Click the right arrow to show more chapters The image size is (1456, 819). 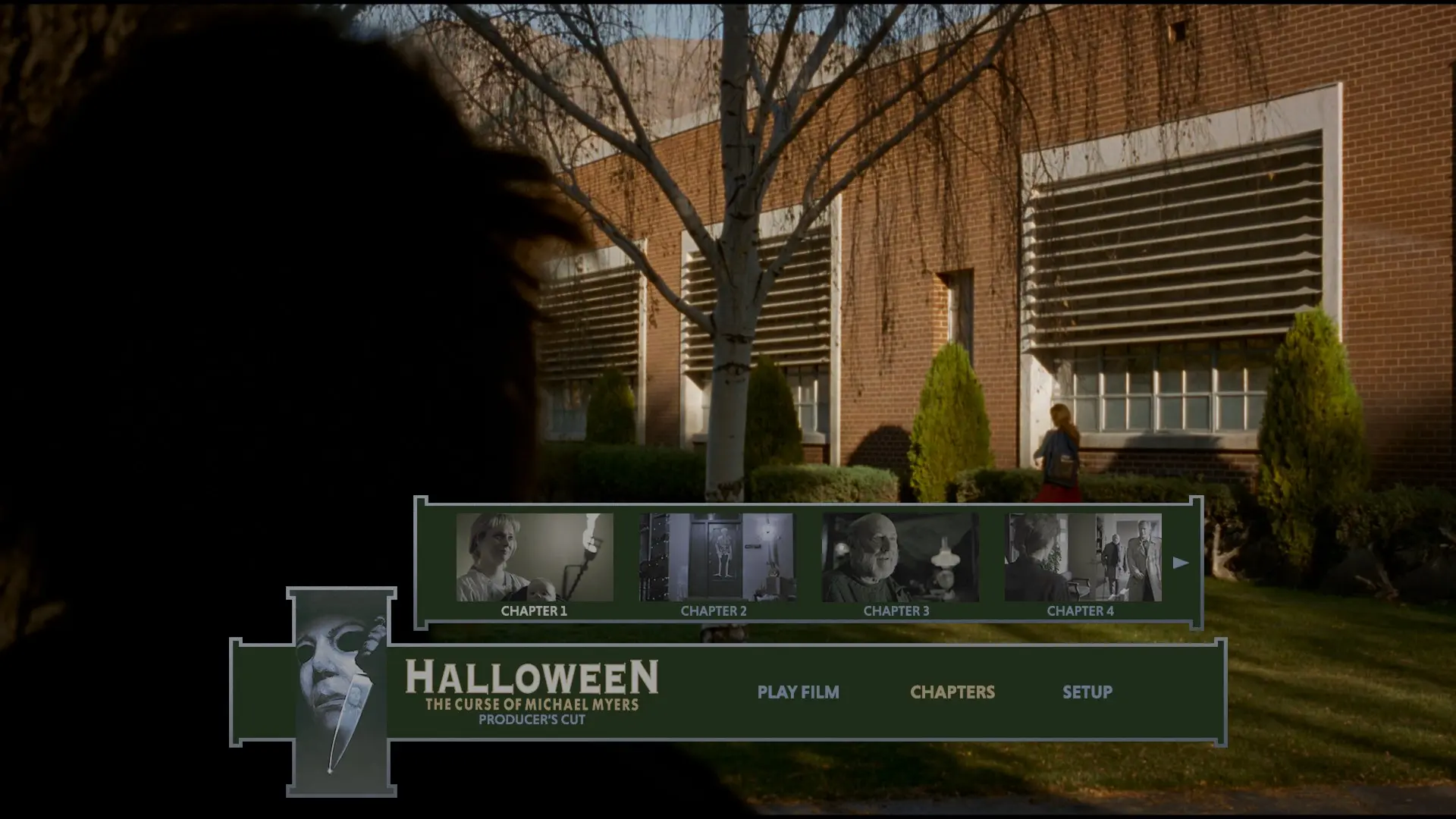pos(1181,562)
